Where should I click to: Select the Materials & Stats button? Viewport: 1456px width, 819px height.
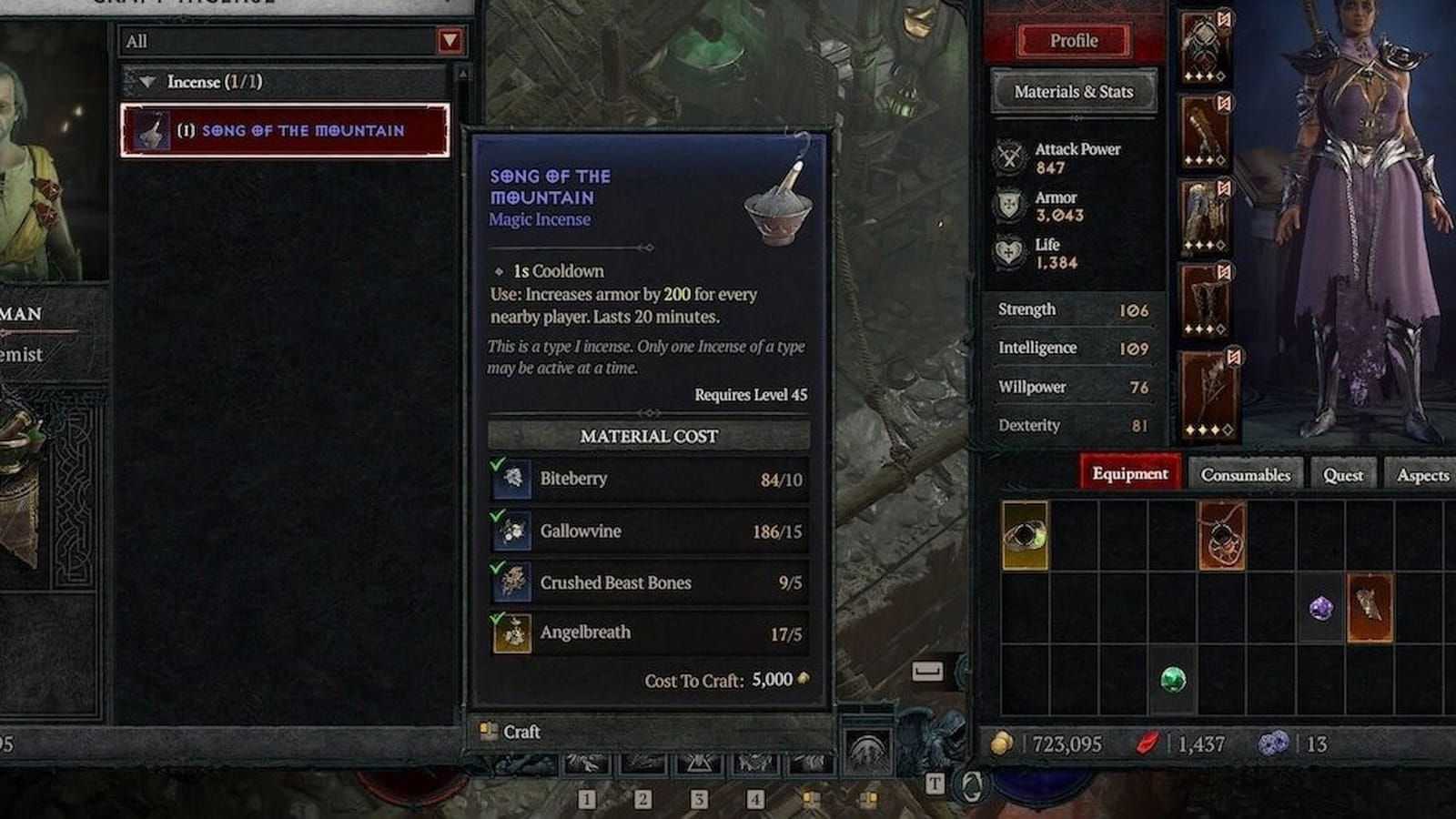(1075, 92)
